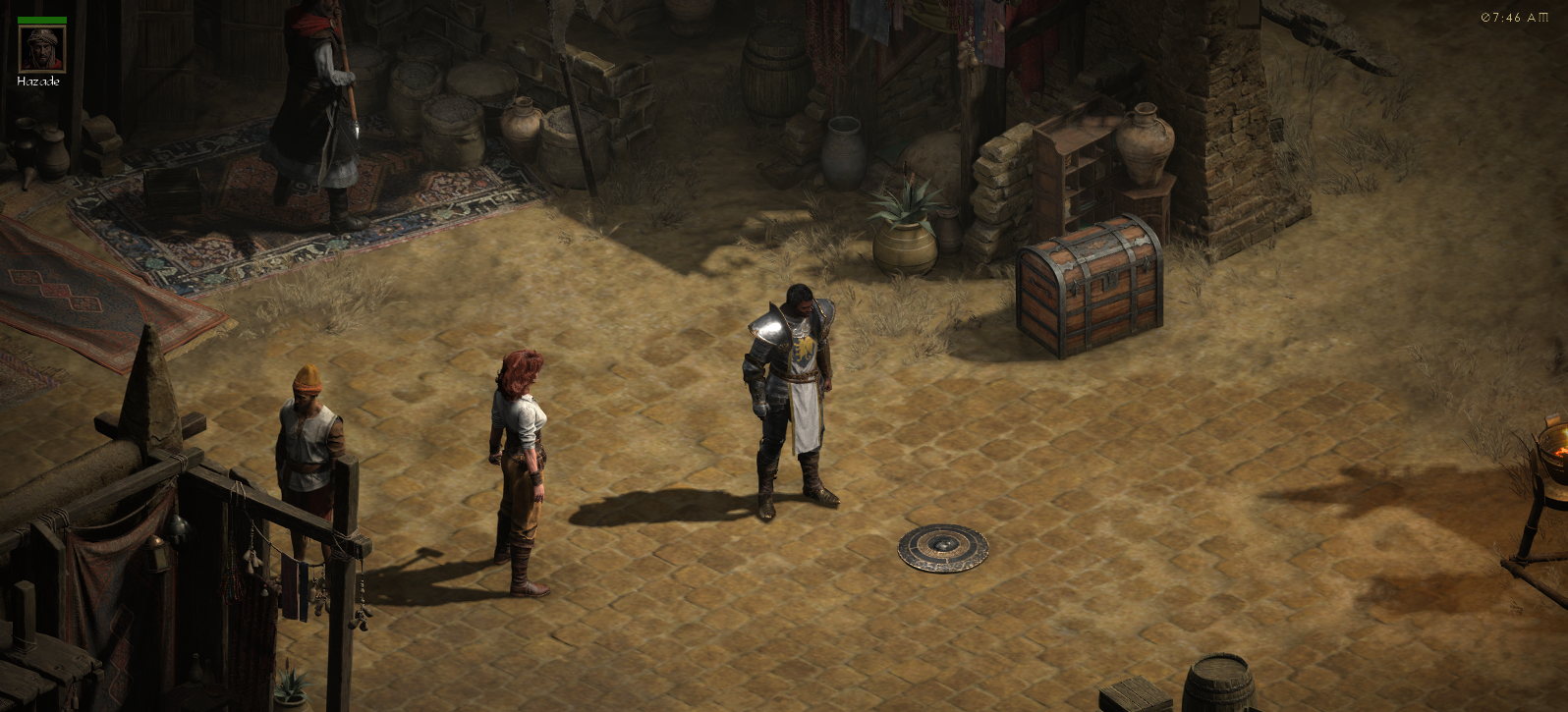
Task: Speak to the villager wearing the orange cap
Action: (308, 432)
